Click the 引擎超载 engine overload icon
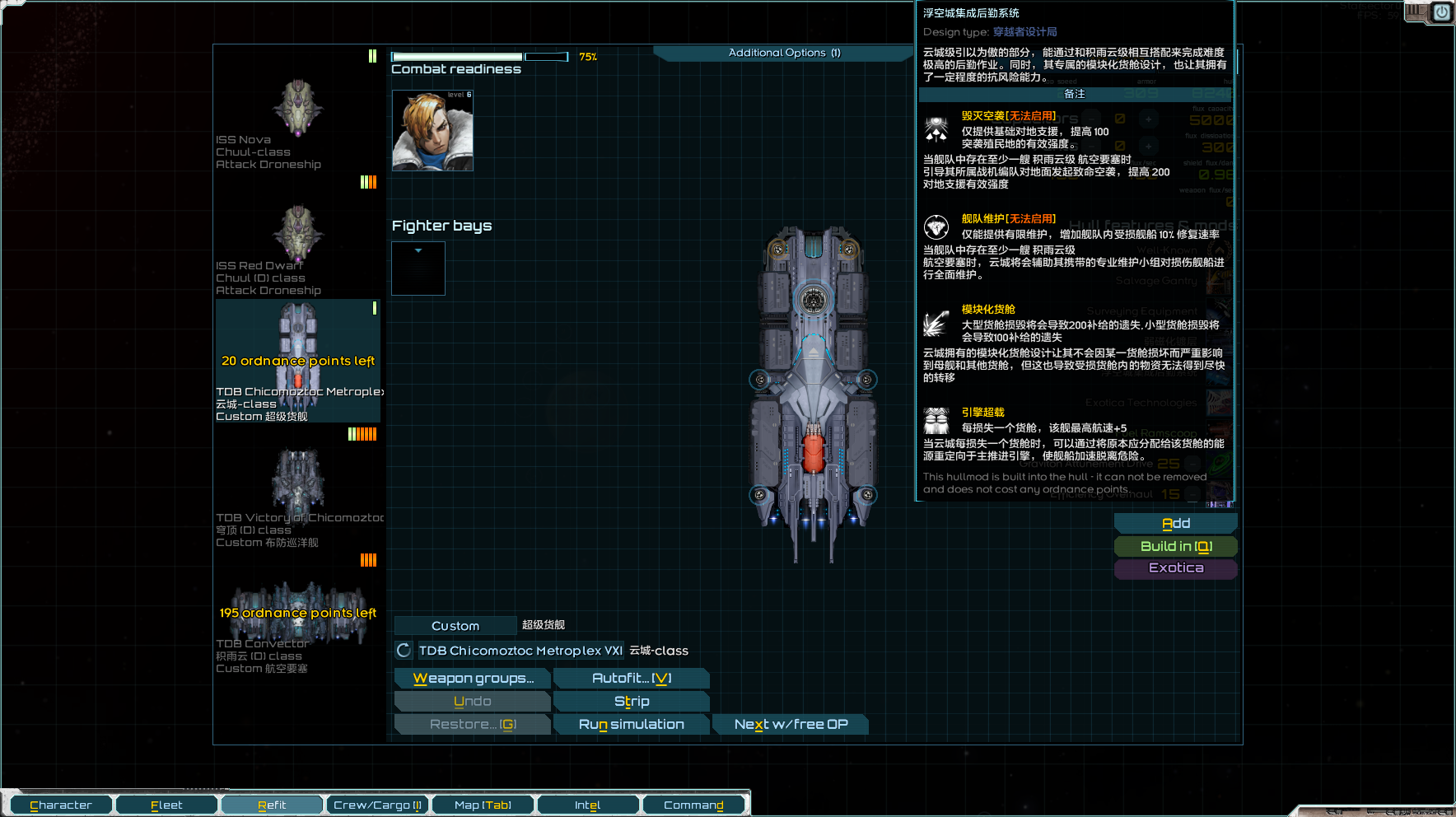Viewport: 1456px width, 817px height. (x=936, y=420)
